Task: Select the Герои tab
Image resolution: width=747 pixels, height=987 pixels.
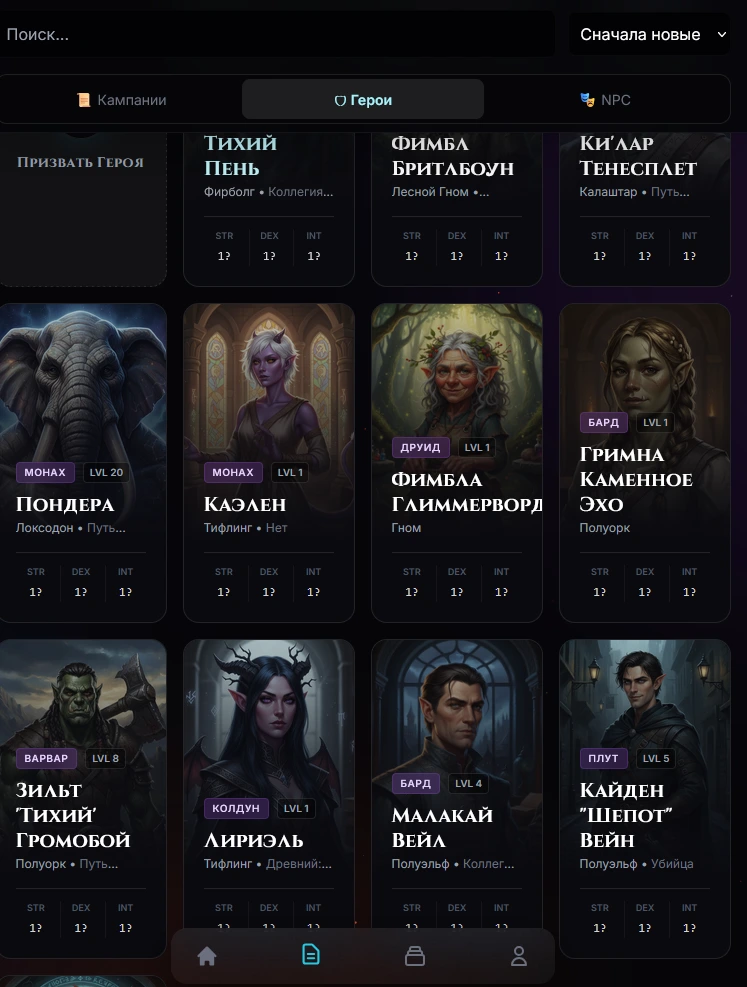Action: pyautogui.click(x=363, y=100)
